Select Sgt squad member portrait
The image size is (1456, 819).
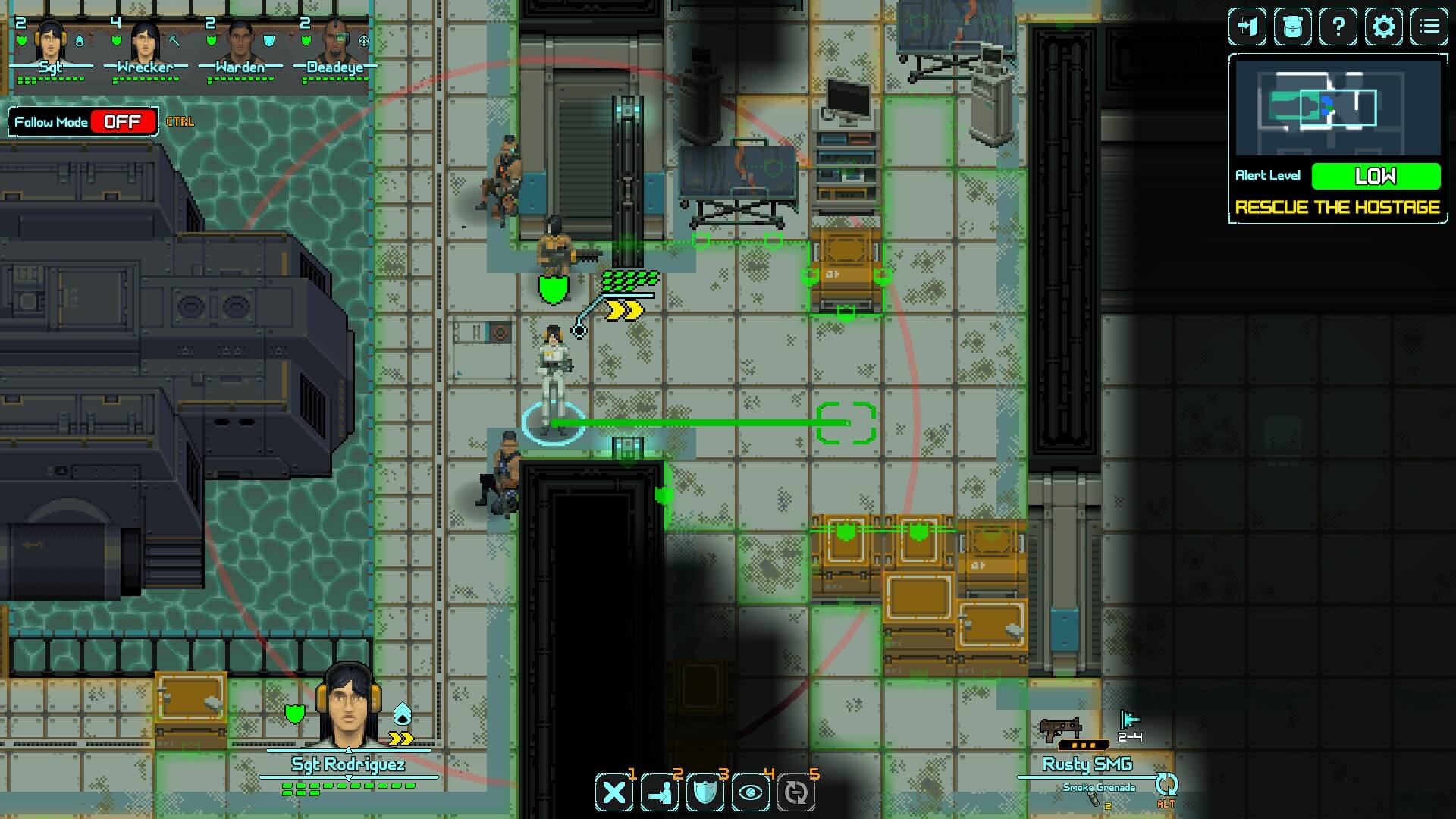click(x=51, y=40)
